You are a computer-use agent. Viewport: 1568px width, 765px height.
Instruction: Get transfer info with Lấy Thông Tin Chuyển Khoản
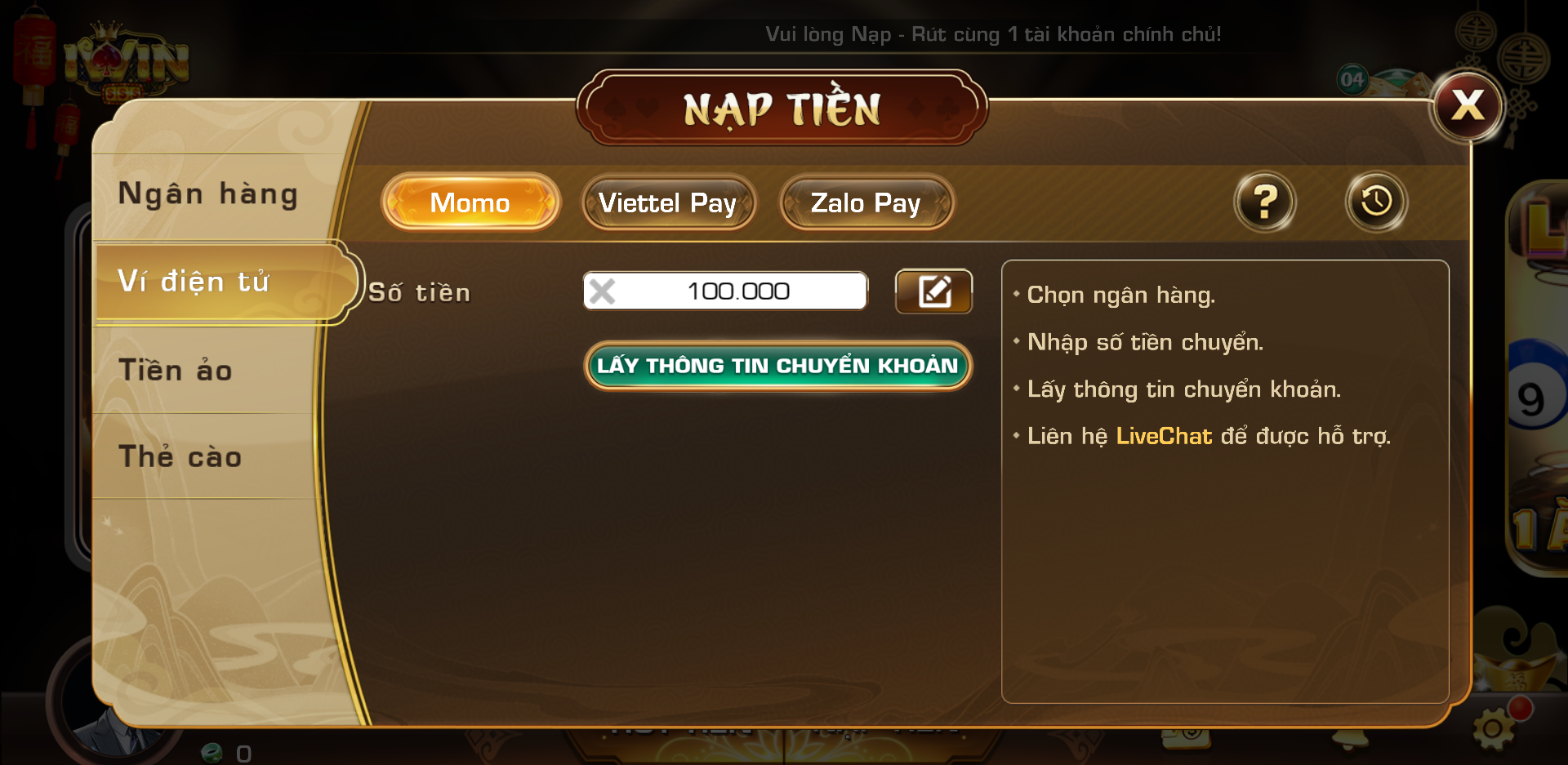point(777,366)
